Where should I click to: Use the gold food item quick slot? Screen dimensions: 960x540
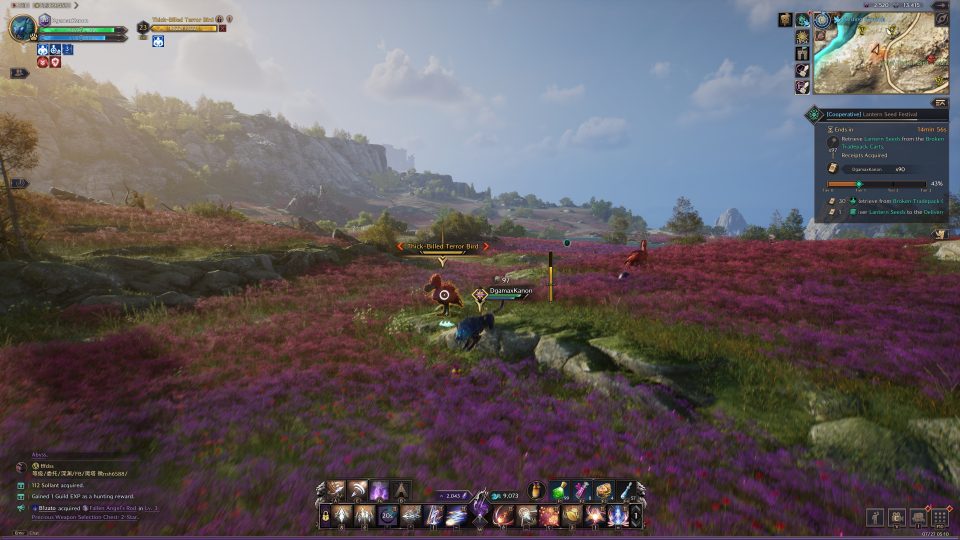tap(604, 491)
